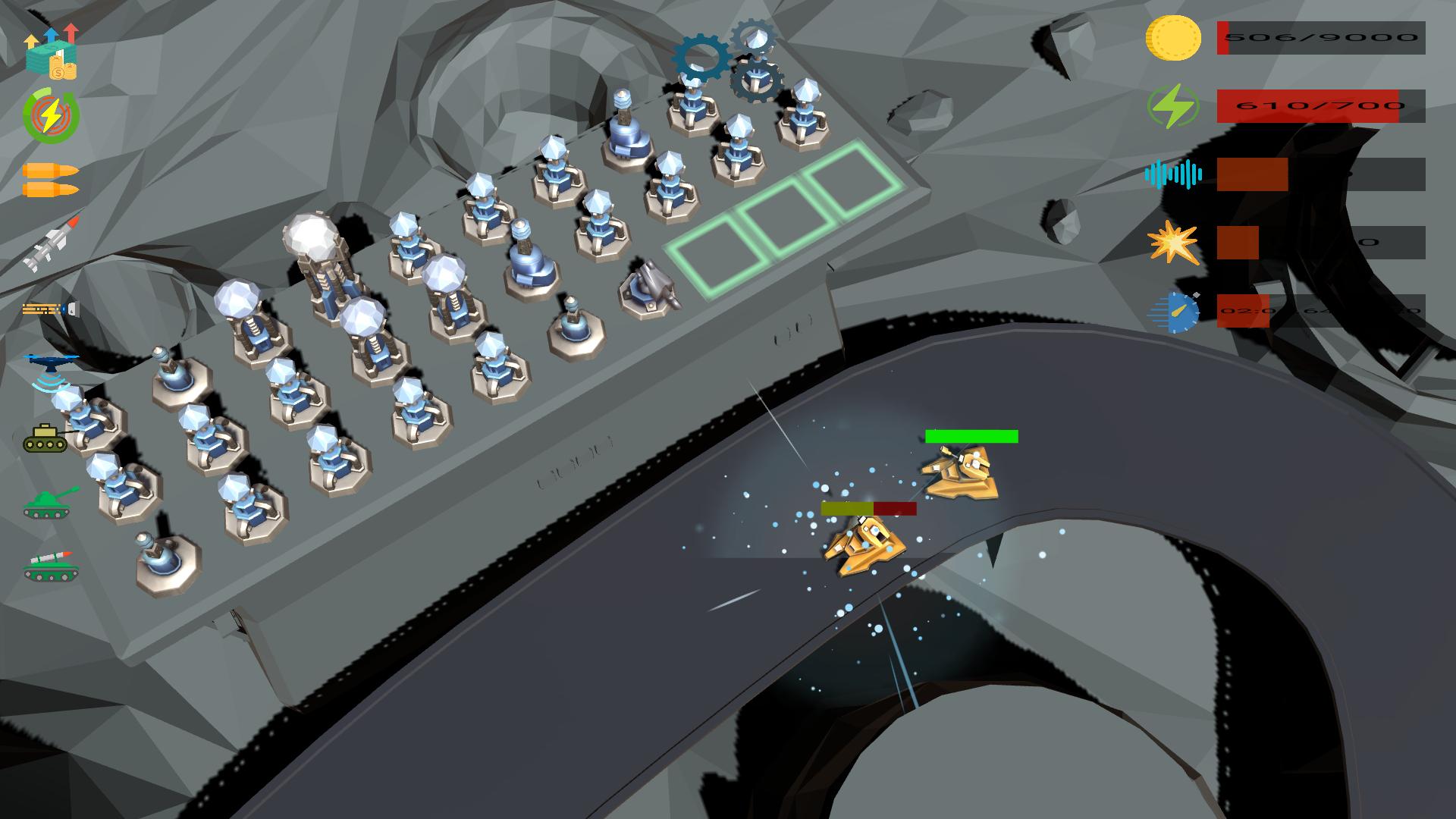Image resolution: width=1456 pixels, height=819 pixels.
Task: Select the lightning bolt energy icon
Action: [x=51, y=116]
